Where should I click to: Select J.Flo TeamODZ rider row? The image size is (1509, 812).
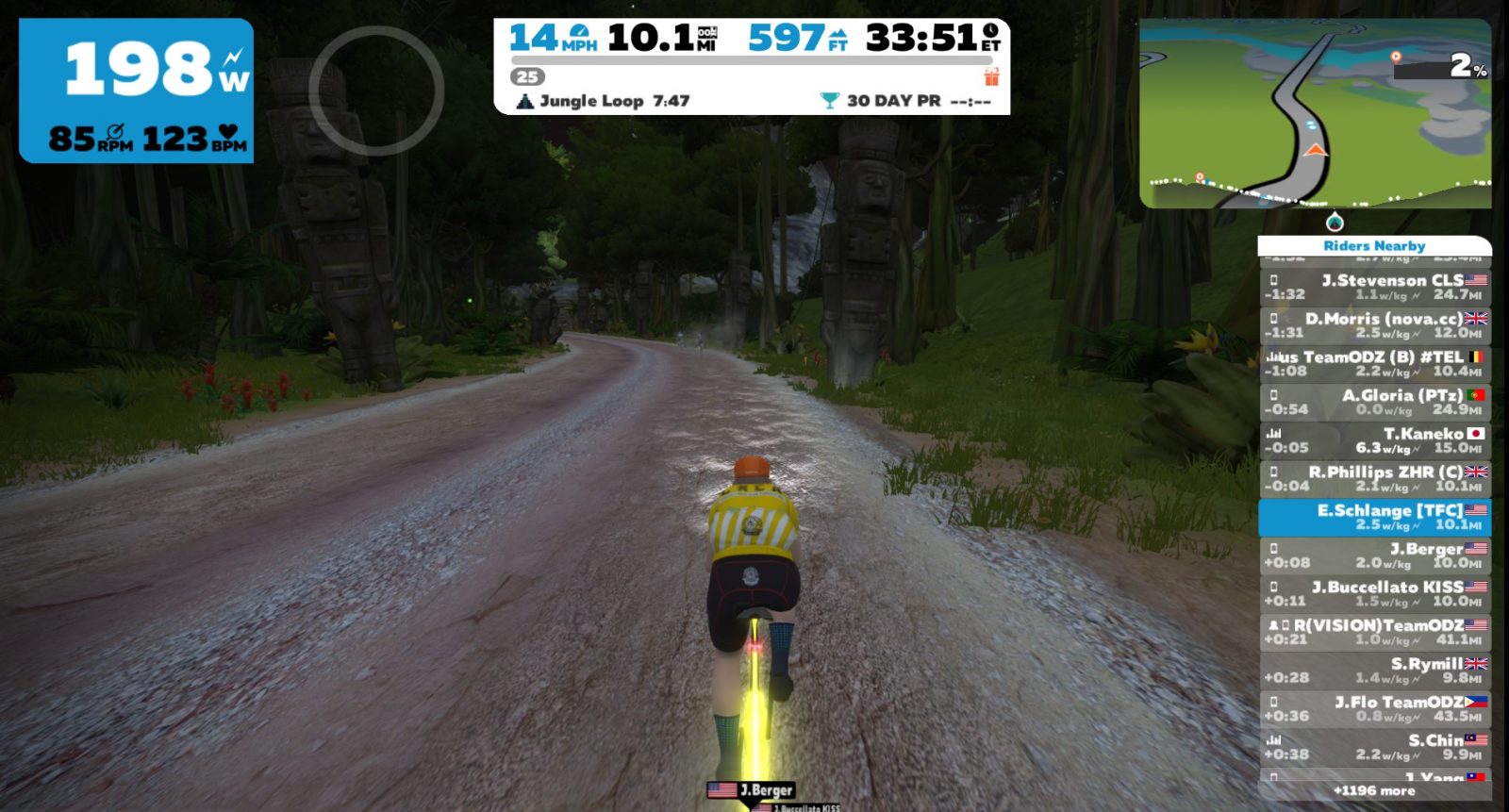[x=1374, y=708]
